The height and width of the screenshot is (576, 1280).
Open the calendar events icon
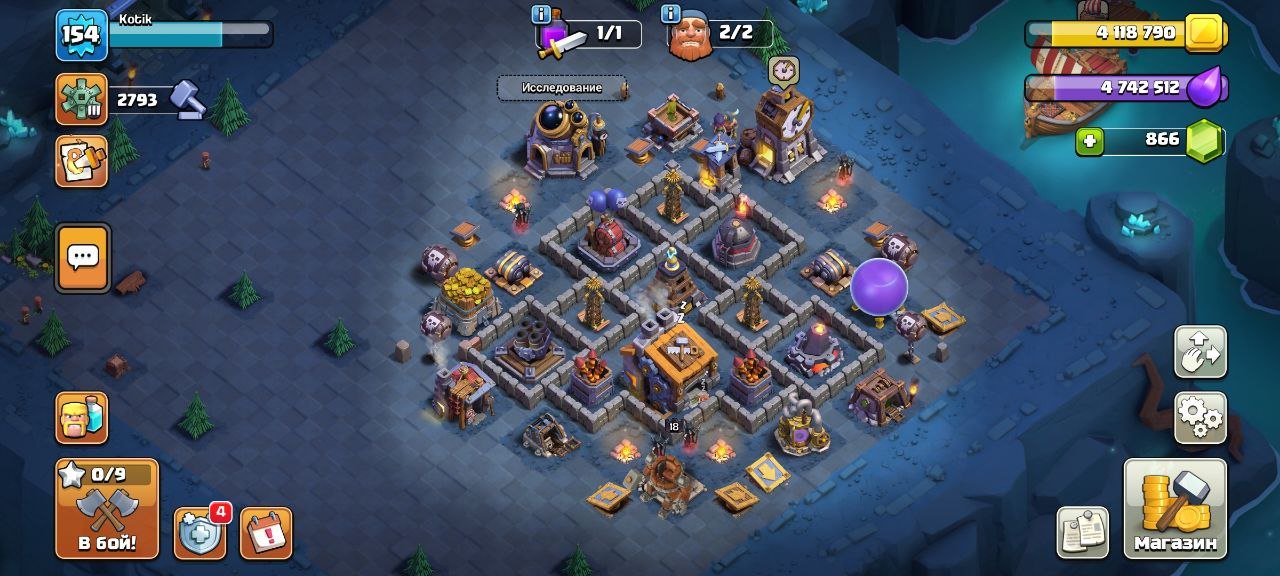coord(266,533)
